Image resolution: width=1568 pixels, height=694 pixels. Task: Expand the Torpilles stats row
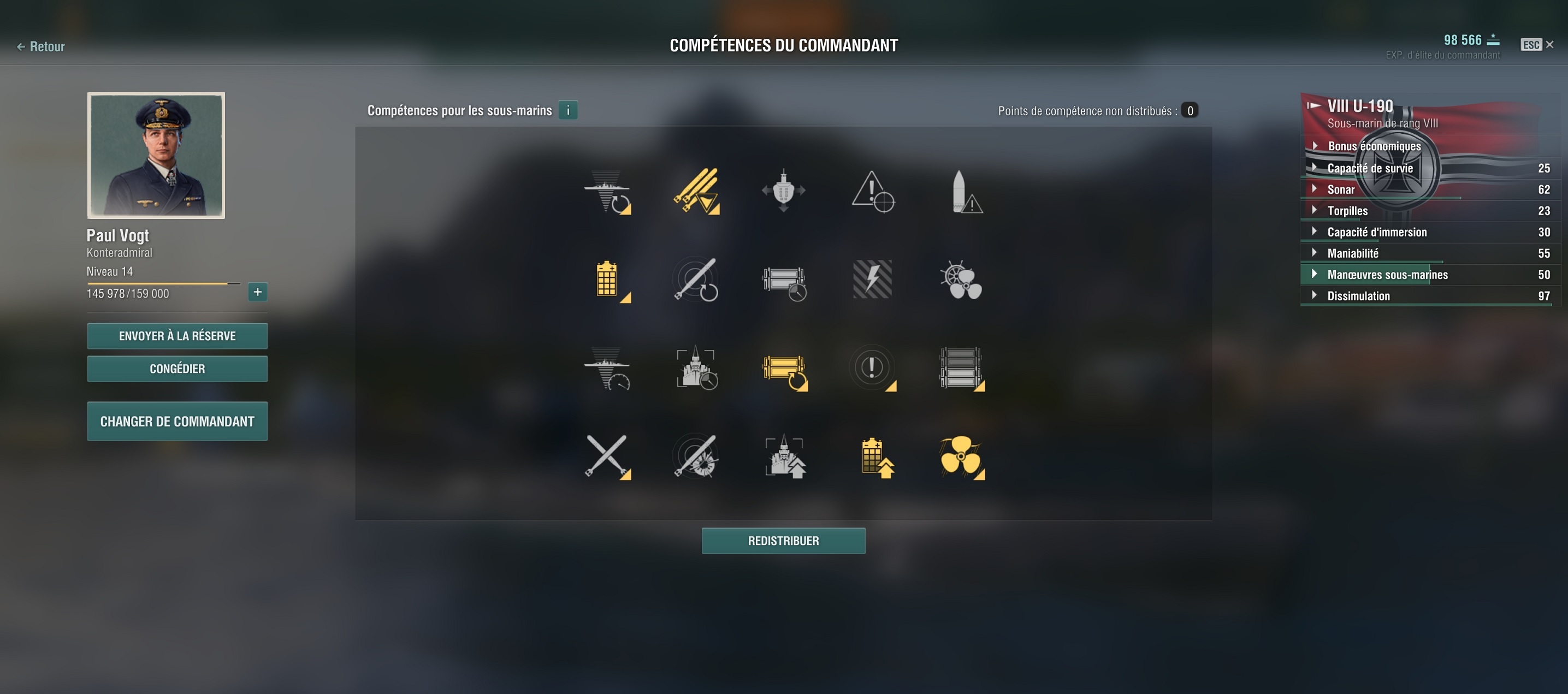pos(1347,211)
